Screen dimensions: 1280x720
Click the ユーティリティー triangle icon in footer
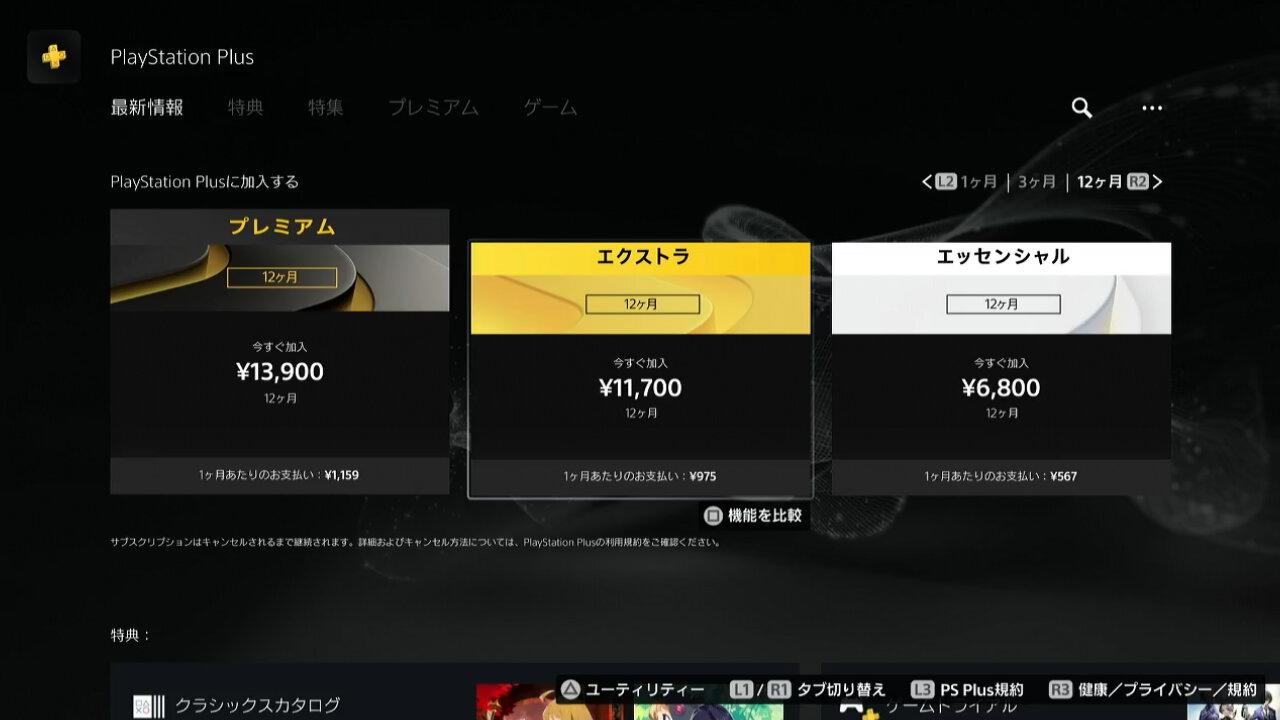[x=571, y=689]
